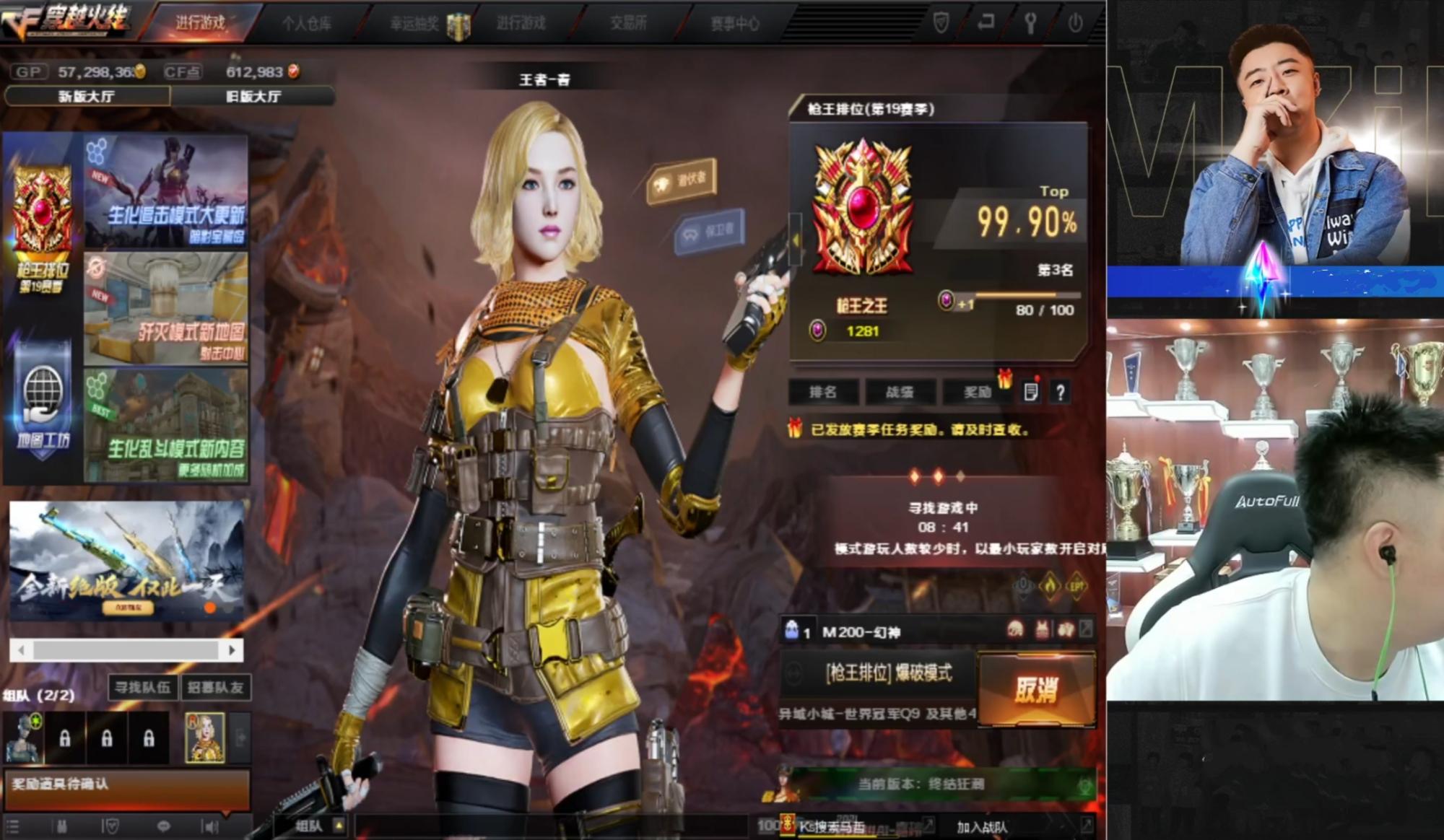Viewport: 1444px width, 840px height.
Task: Show the 战绩 match record
Action: [900, 392]
